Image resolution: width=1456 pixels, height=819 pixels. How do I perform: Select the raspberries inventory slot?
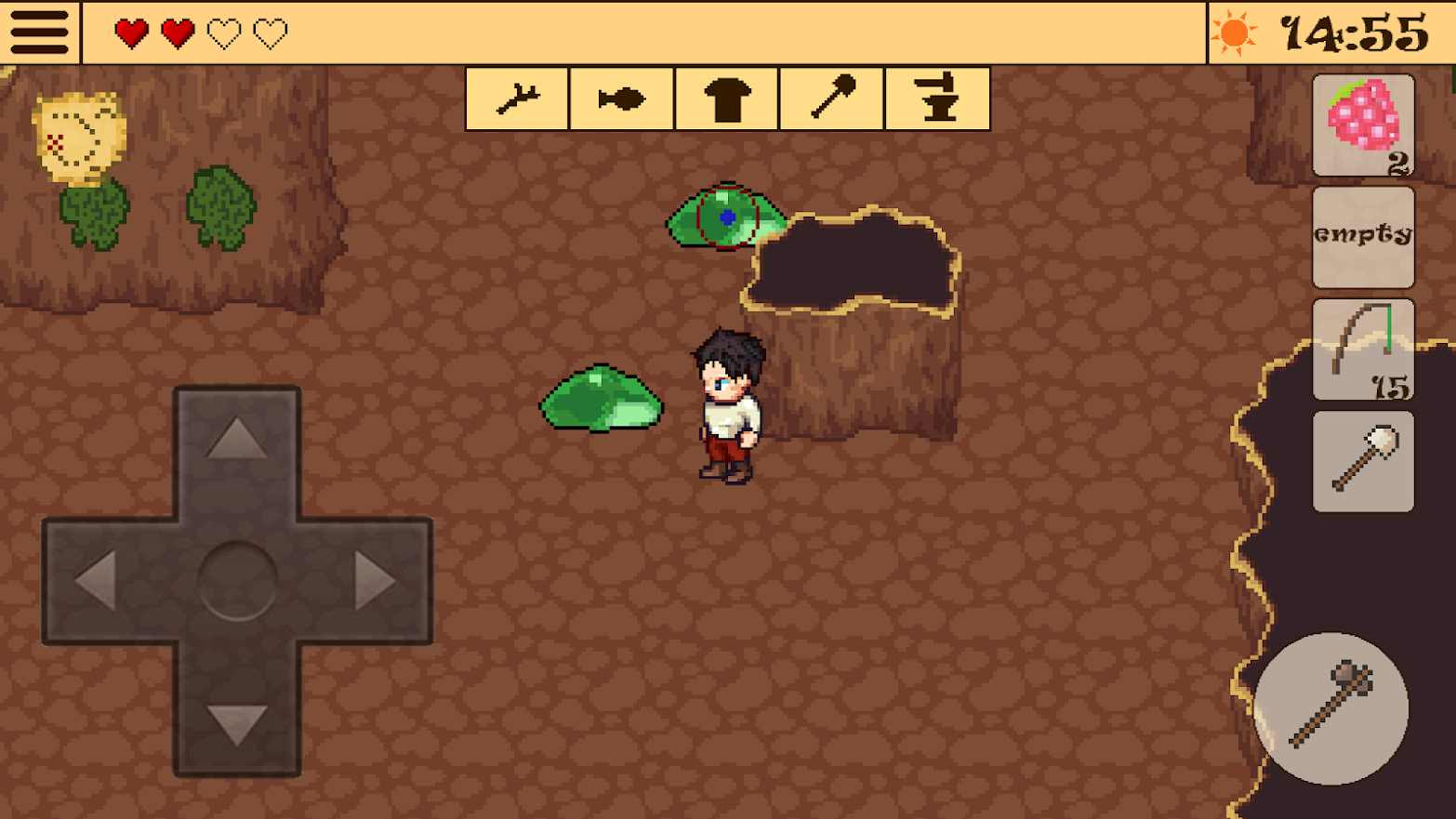(1363, 125)
